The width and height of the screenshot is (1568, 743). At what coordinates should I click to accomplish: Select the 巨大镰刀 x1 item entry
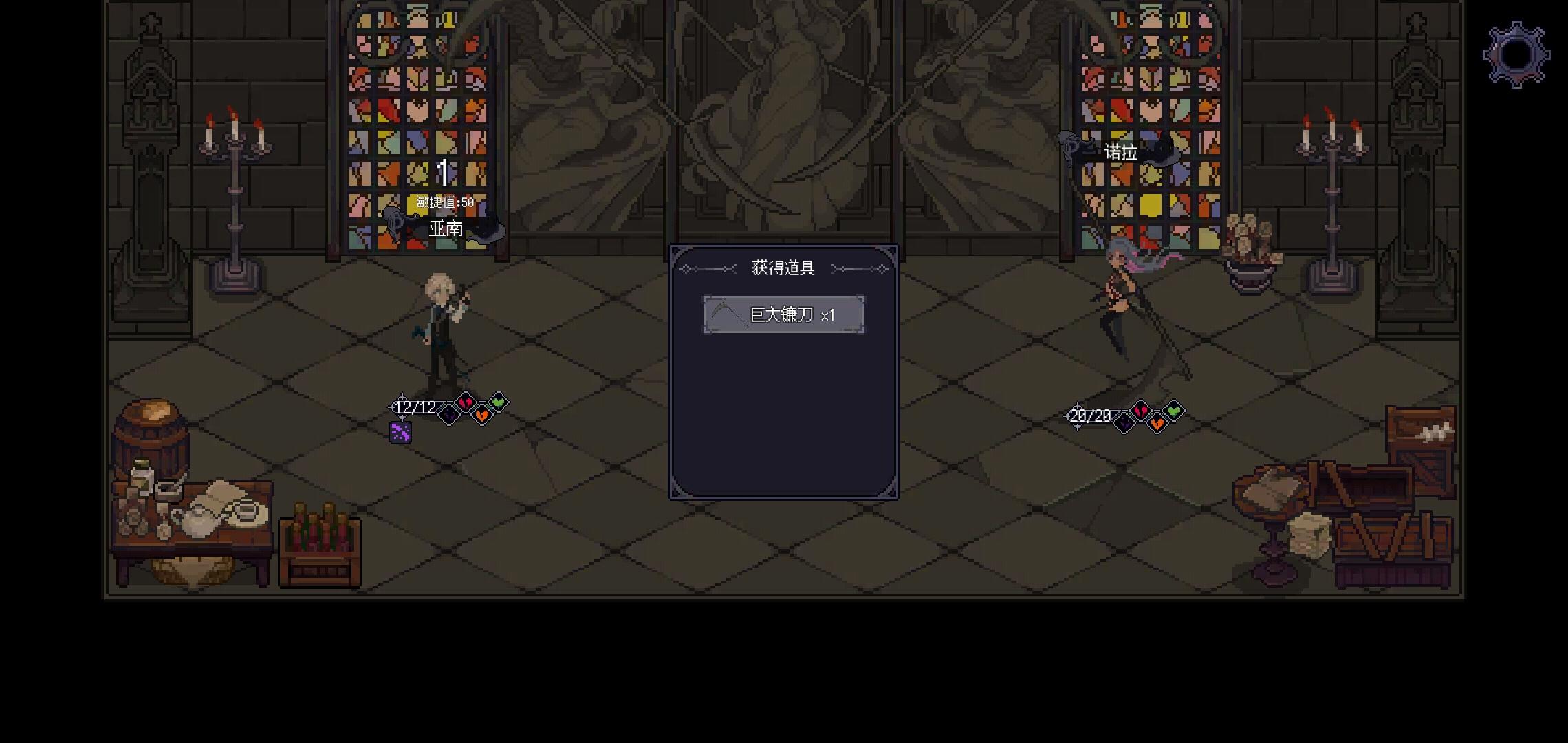point(783,314)
